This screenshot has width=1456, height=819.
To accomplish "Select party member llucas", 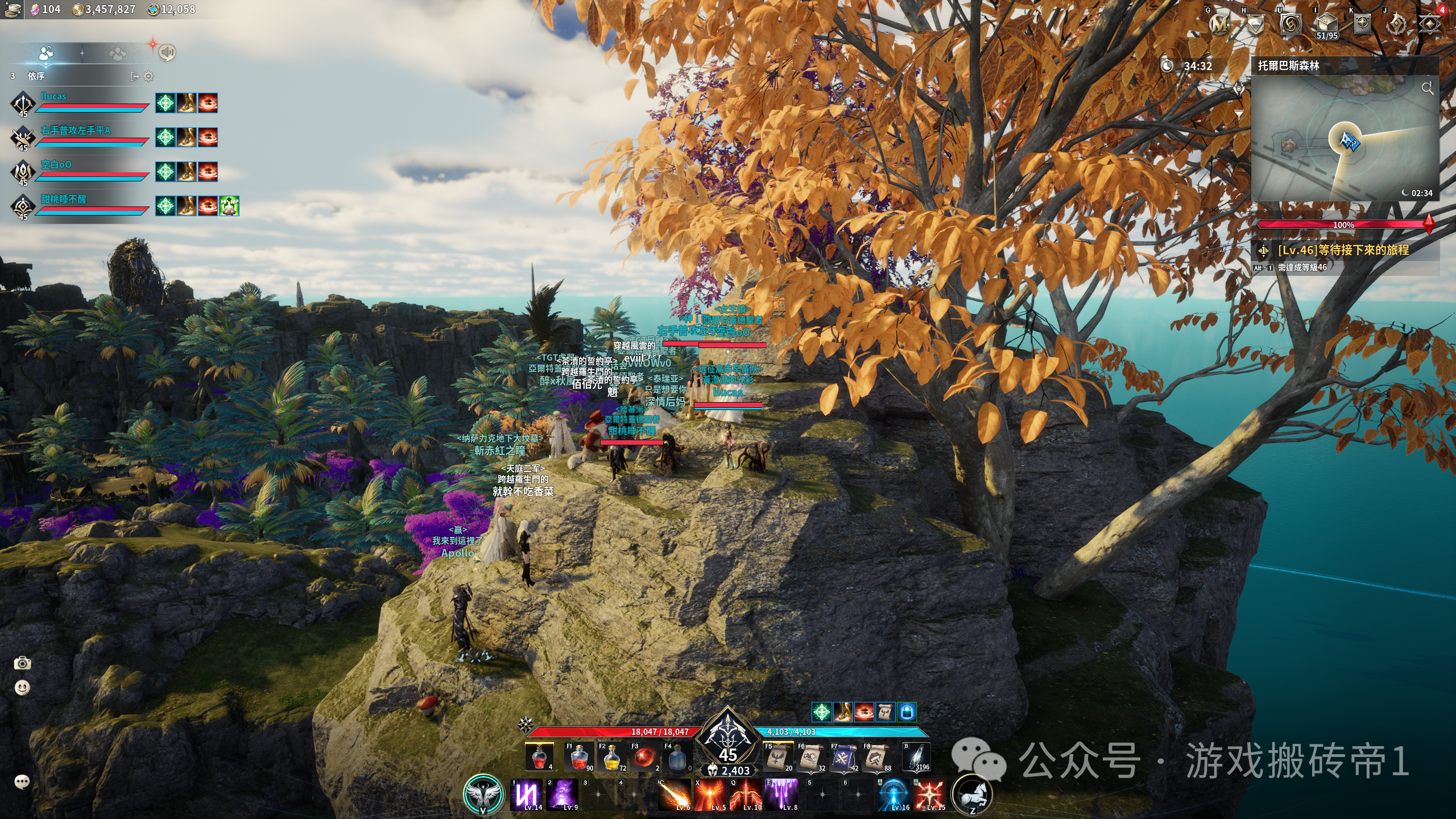I will pos(53,97).
